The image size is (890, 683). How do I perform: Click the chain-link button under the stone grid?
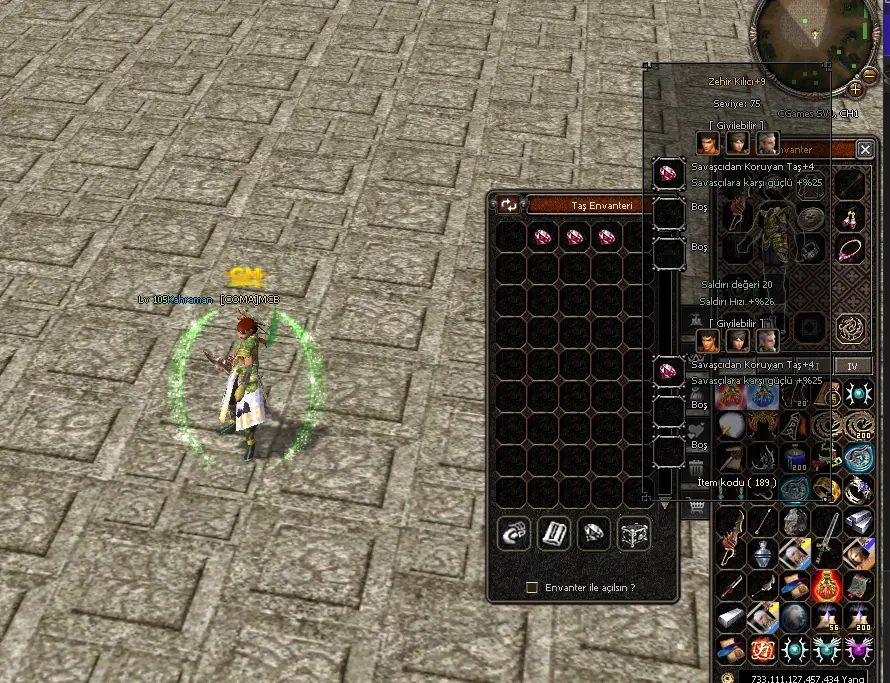(514, 533)
